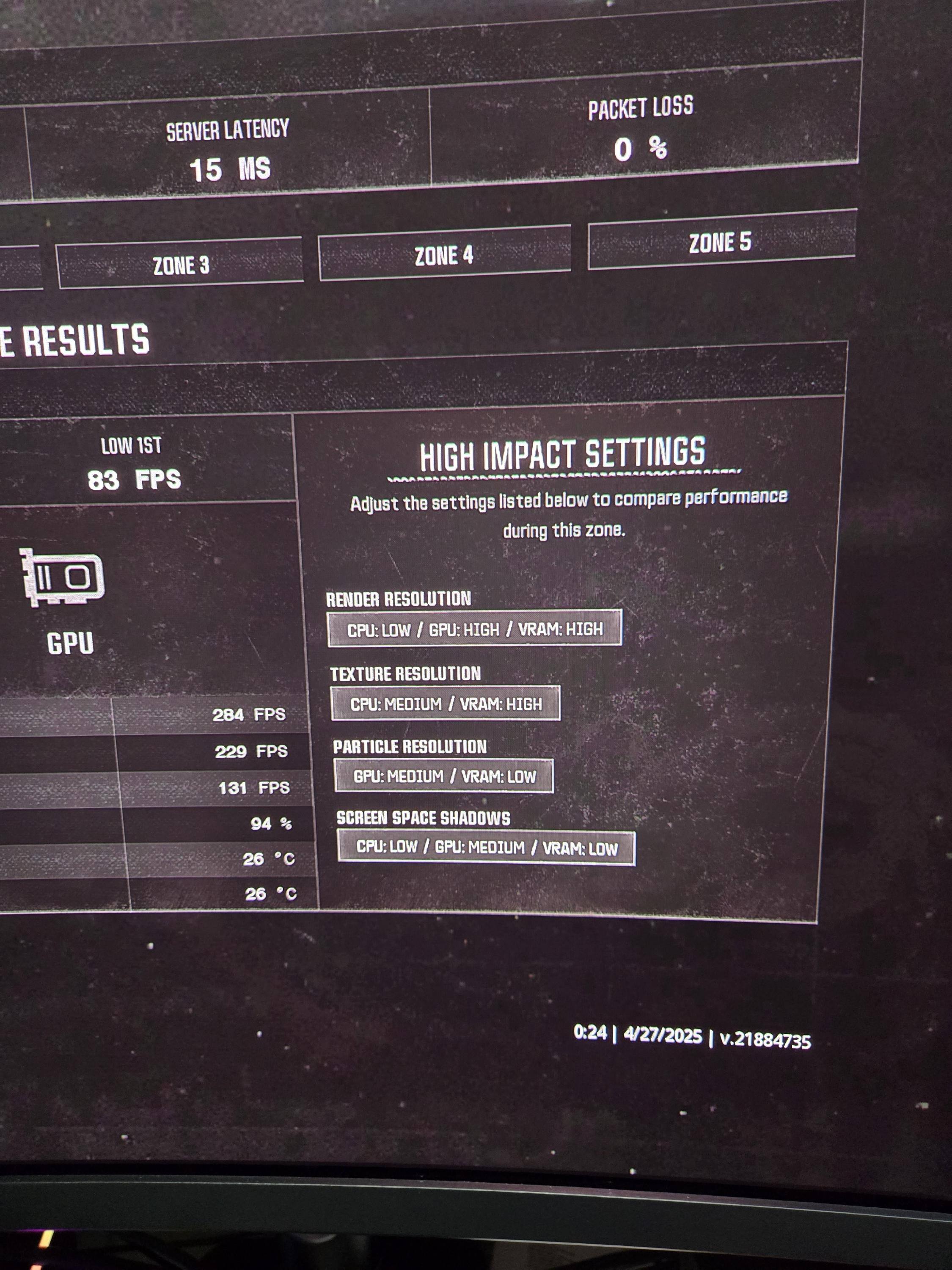
Task: Adjust the Render Resolution setting
Action: pyautogui.click(x=475, y=629)
